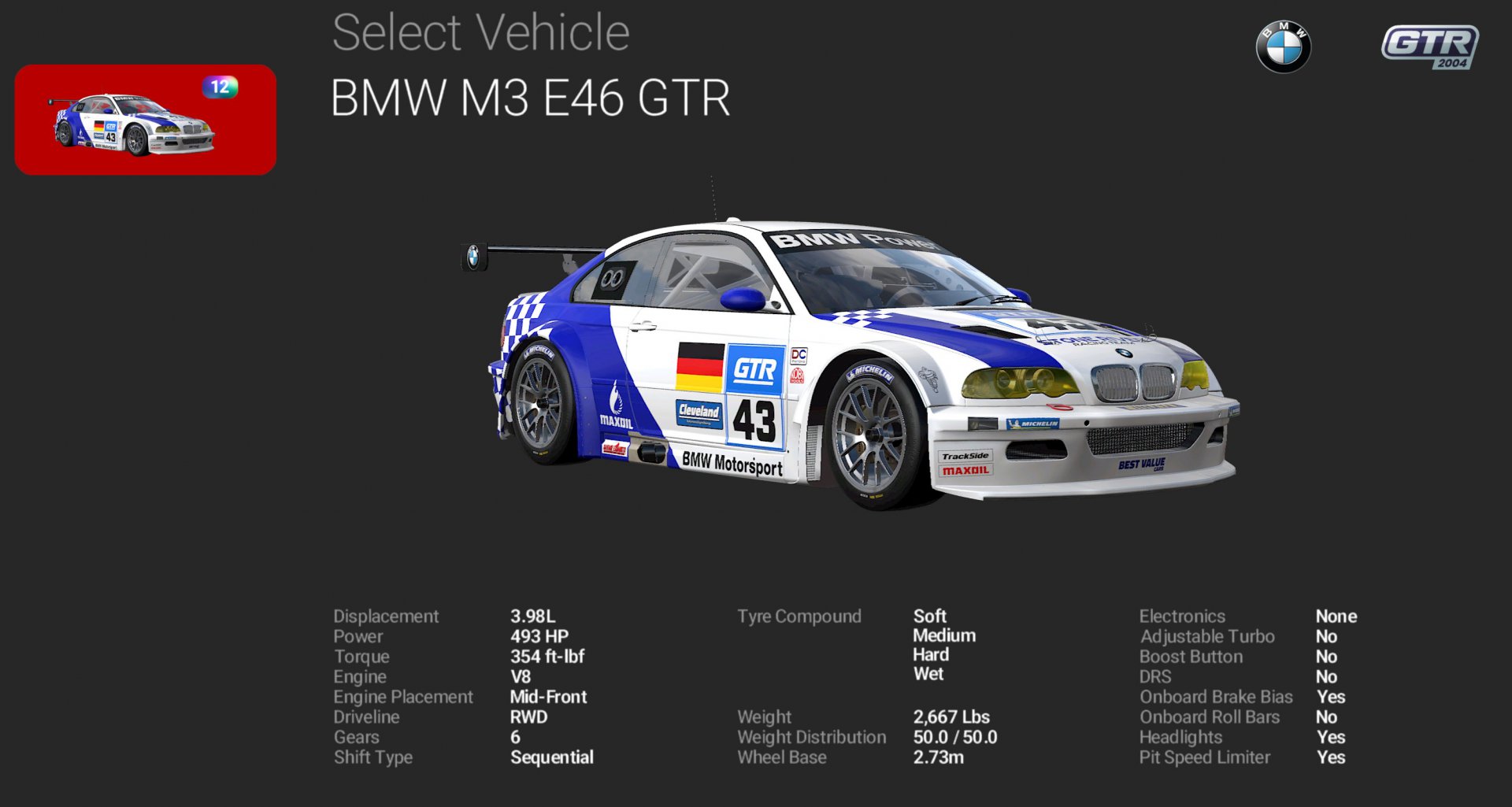The width and height of the screenshot is (1512, 807).
Task: Open the Electronics None selector
Action: (x=1335, y=616)
